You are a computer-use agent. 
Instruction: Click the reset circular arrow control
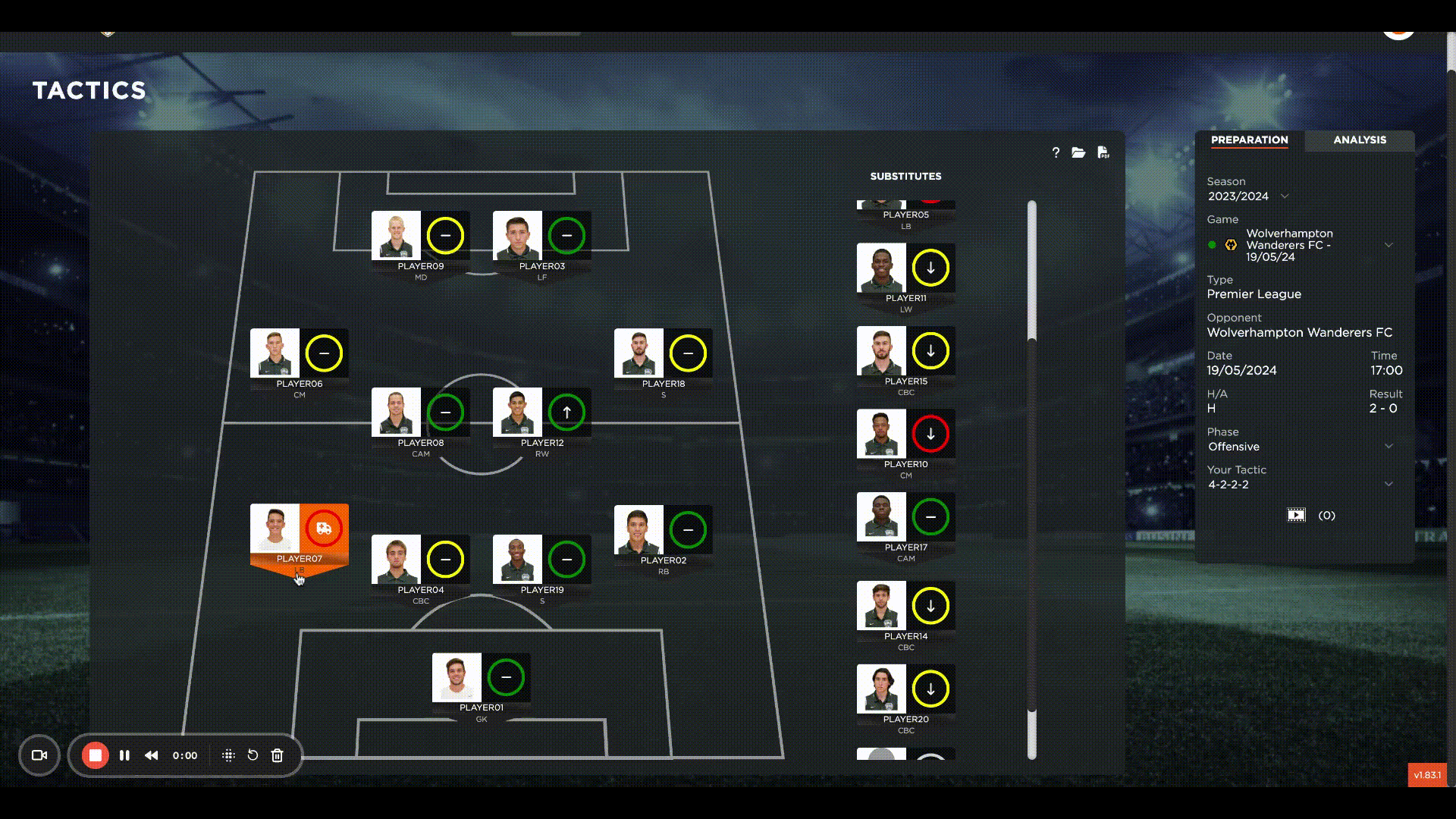(253, 755)
